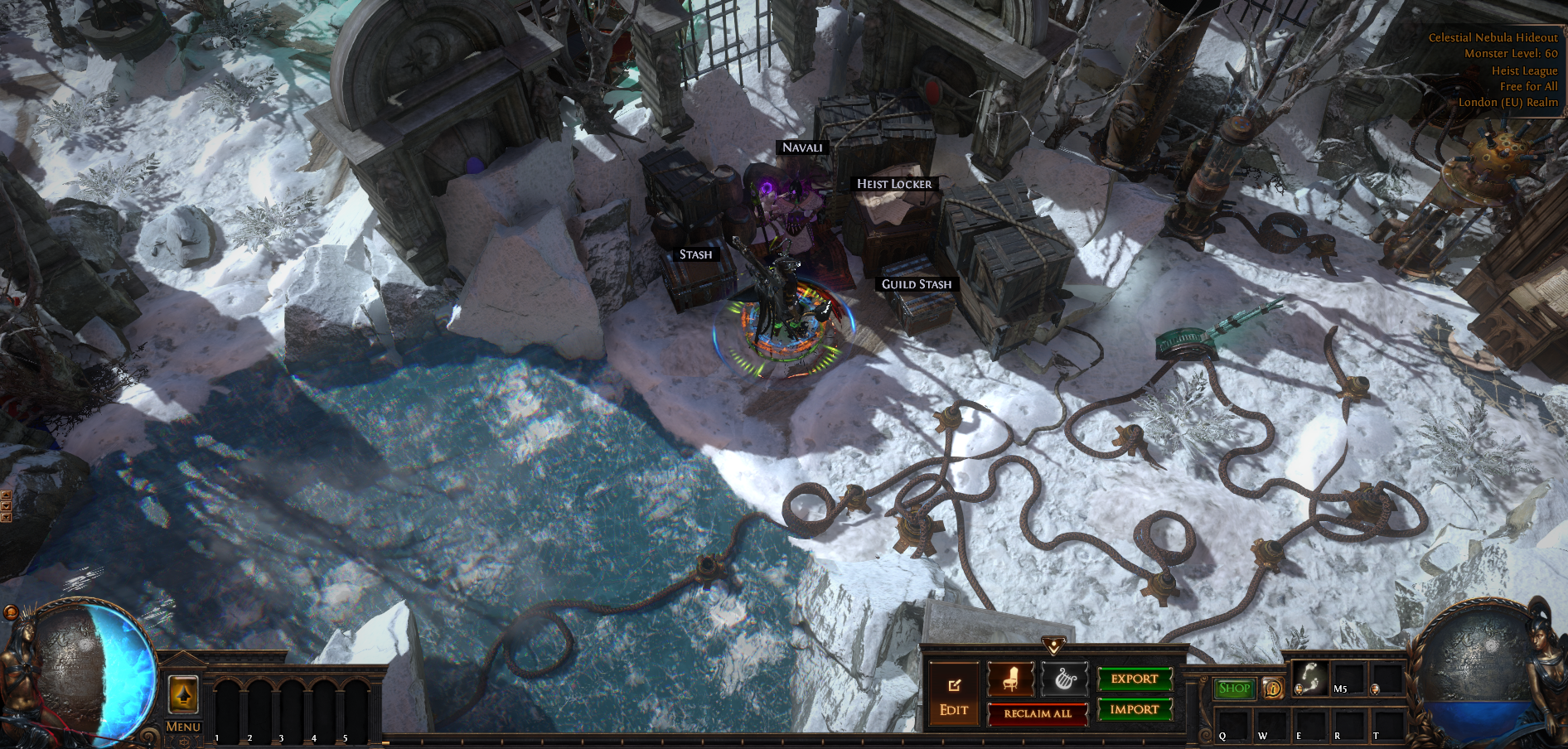Screen dimensions: 1568x749
Task: Import a hideout layout
Action: coord(1135,709)
